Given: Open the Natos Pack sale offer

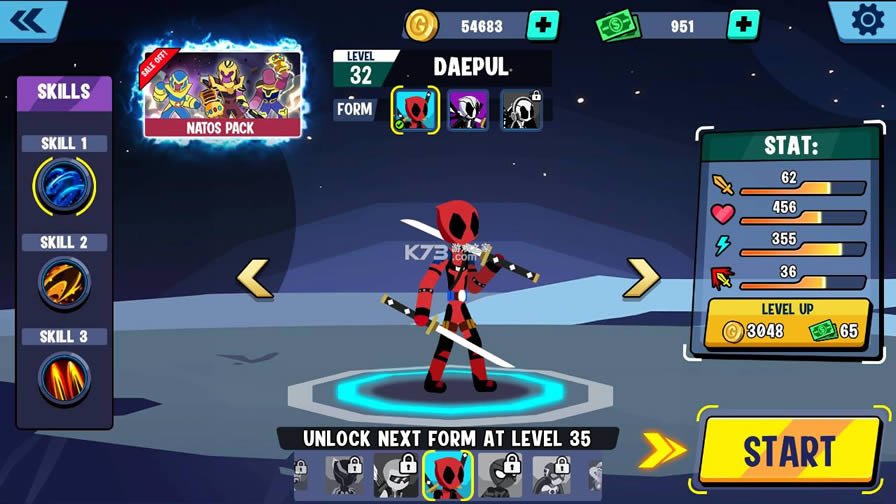Looking at the screenshot, I should pos(223,93).
